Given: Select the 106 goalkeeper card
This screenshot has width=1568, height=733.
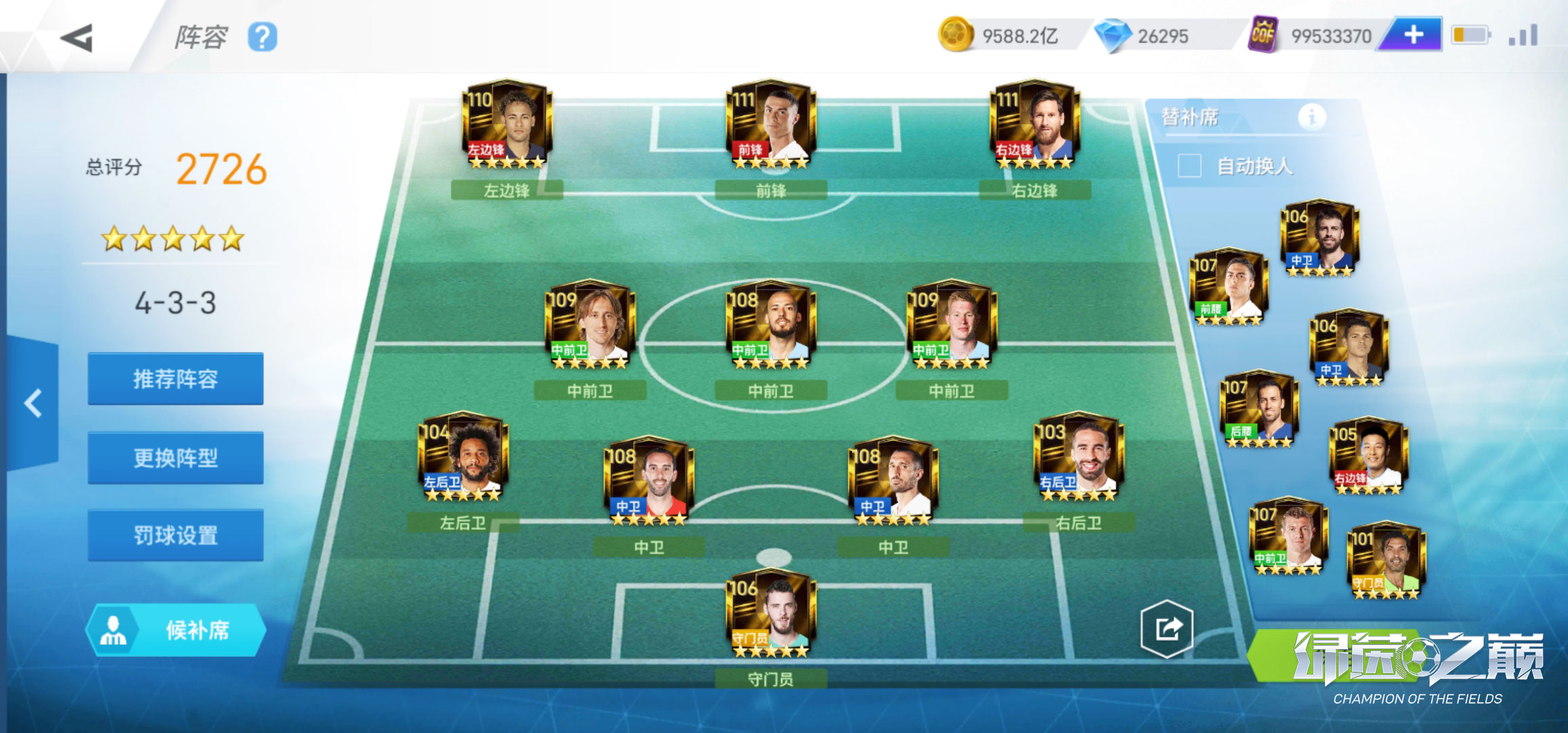Looking at the screenshot, I should coord(770,613).
